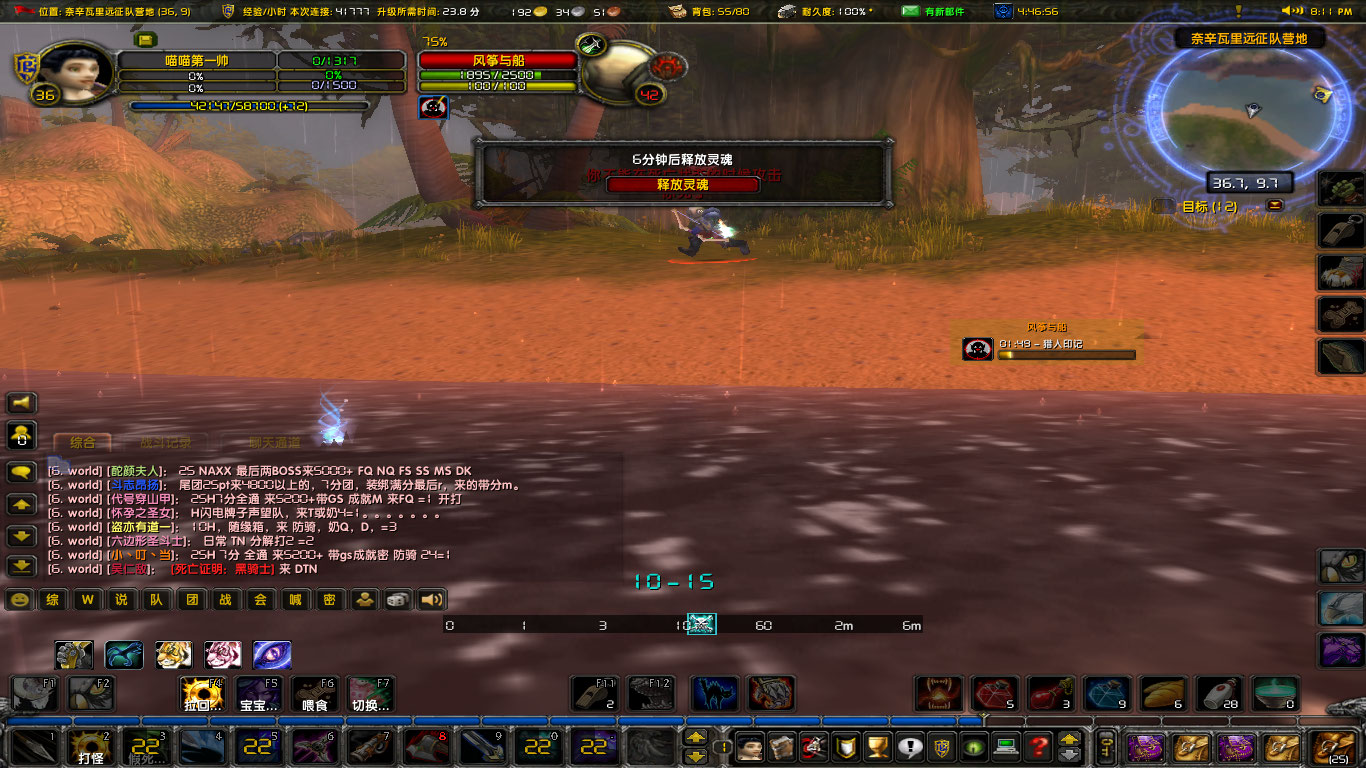Open the quest log exclamation icon
This screenshot has width=1366, height=768.
[x=908, y=747]
